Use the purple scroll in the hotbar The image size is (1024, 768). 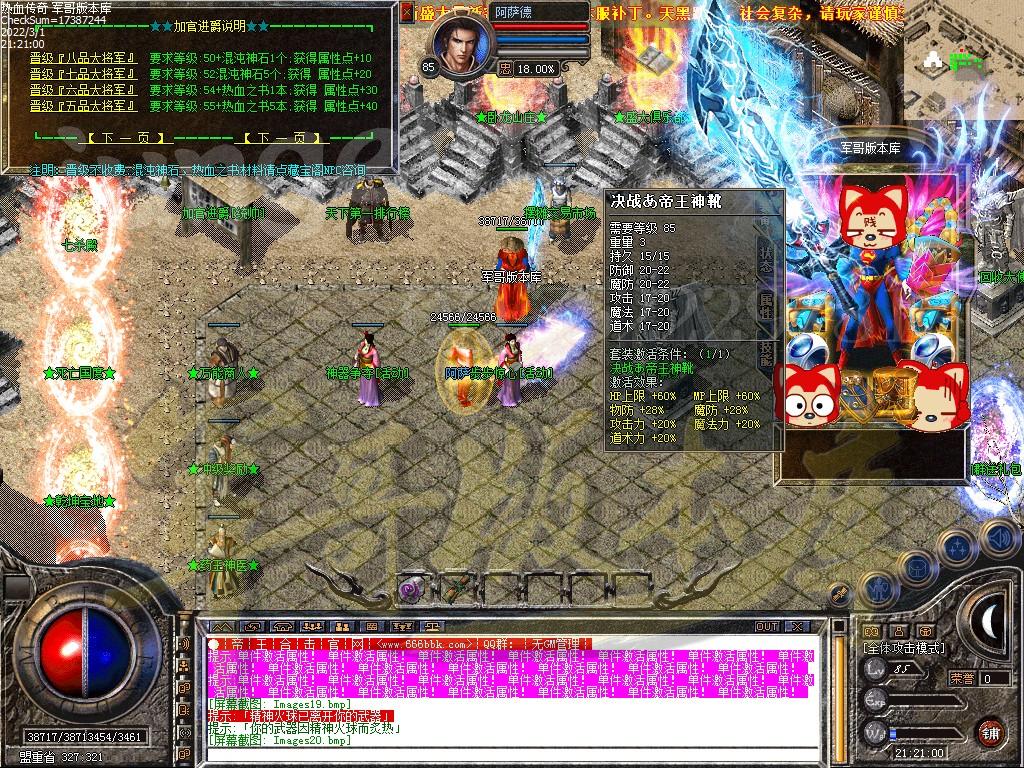(x=410, y=589)
